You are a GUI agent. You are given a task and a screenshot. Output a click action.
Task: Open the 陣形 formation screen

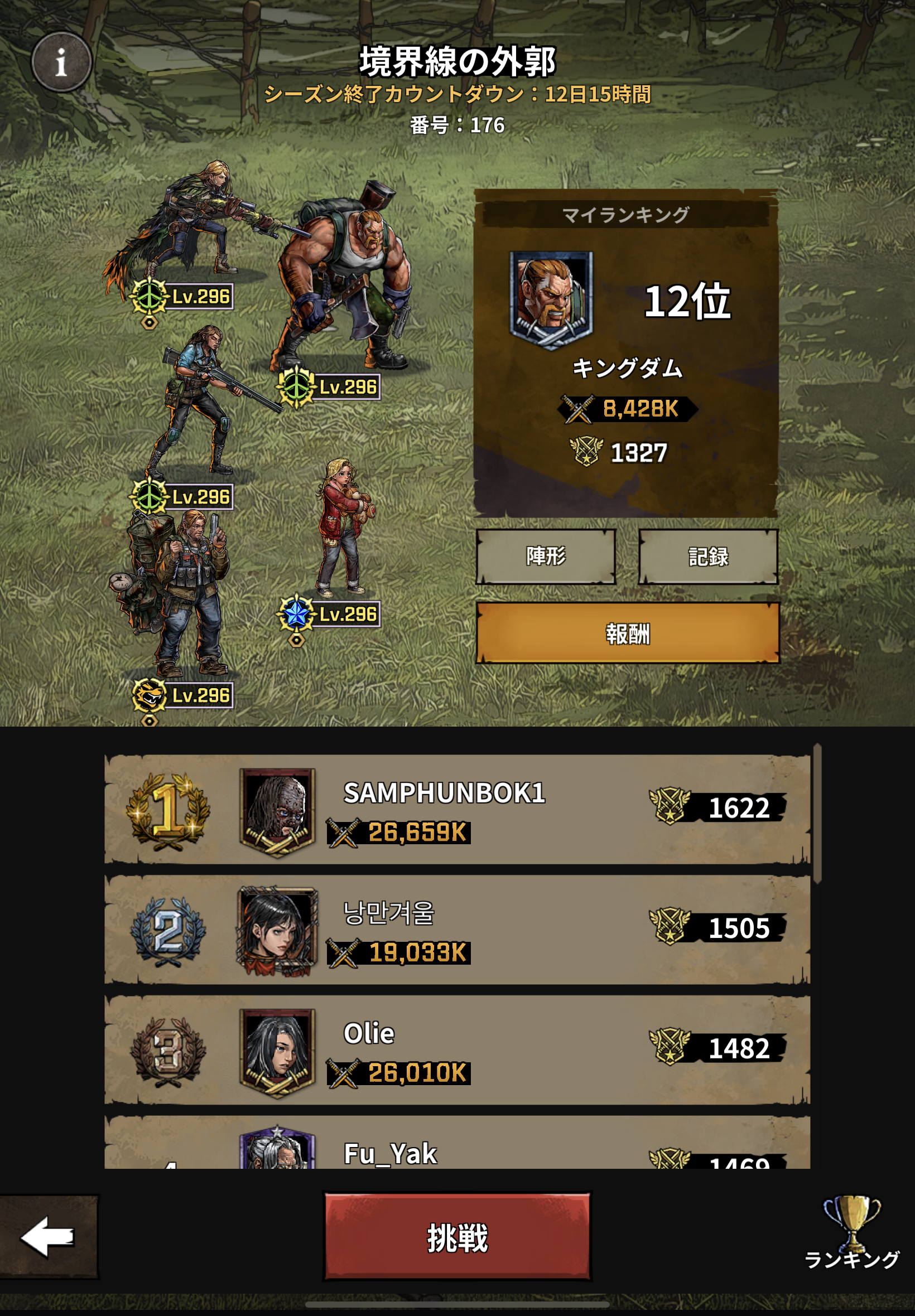click(545, 556)
